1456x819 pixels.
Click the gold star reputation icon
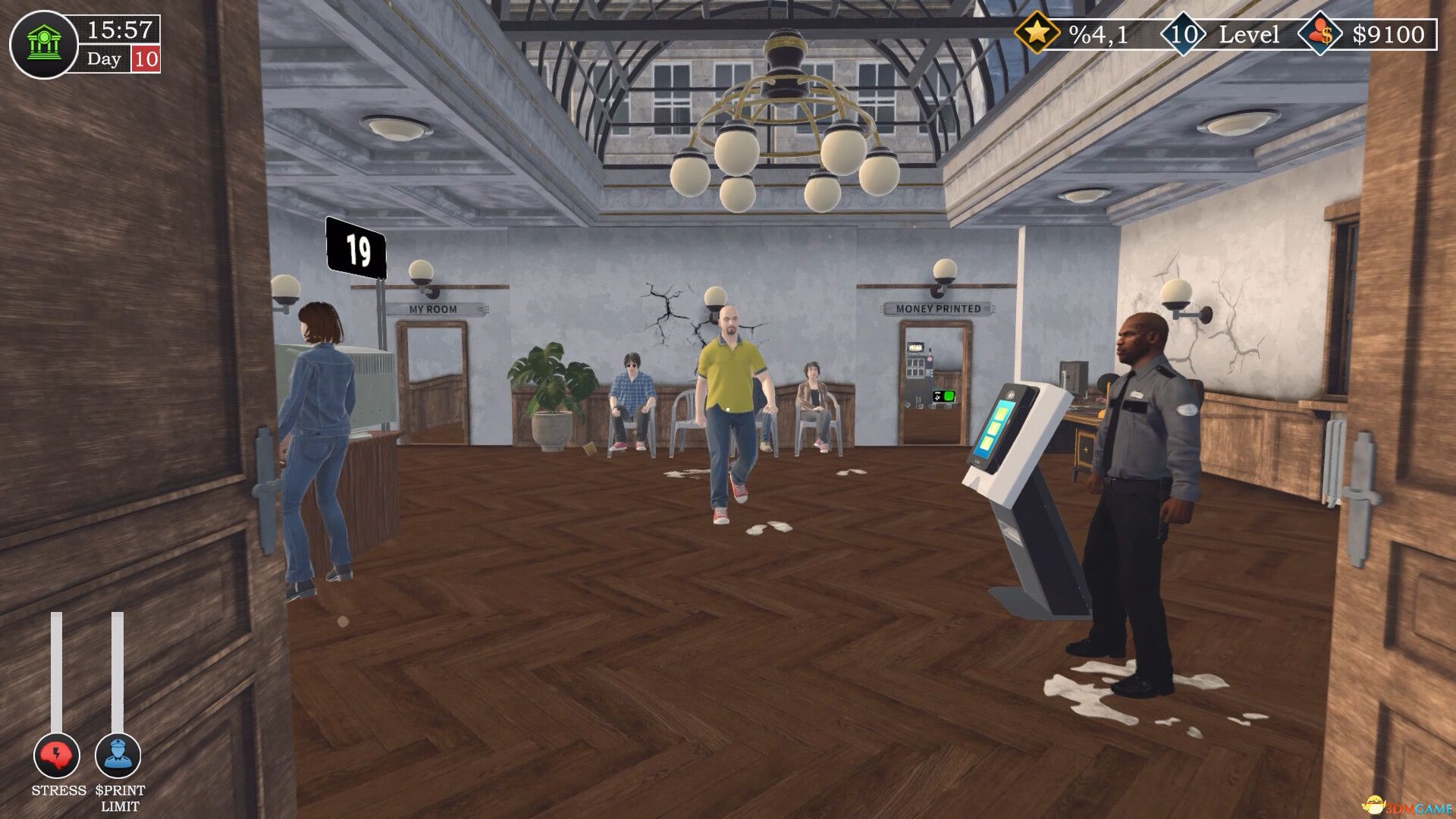click(1040, 33)
